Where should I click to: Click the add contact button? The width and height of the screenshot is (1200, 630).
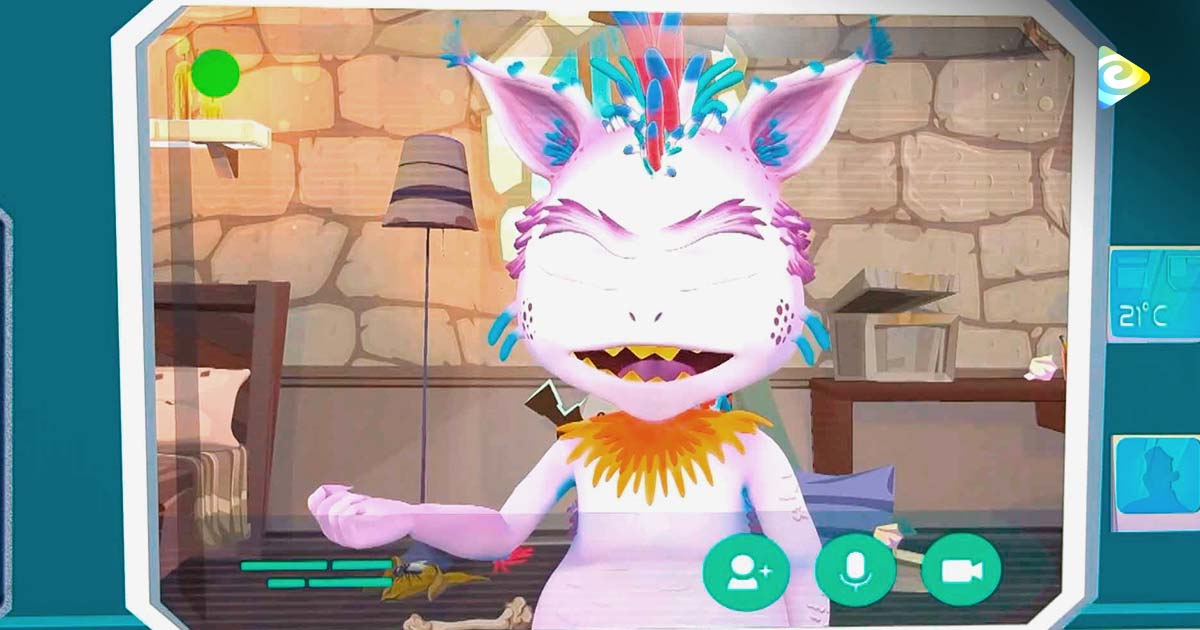point(745,571)
